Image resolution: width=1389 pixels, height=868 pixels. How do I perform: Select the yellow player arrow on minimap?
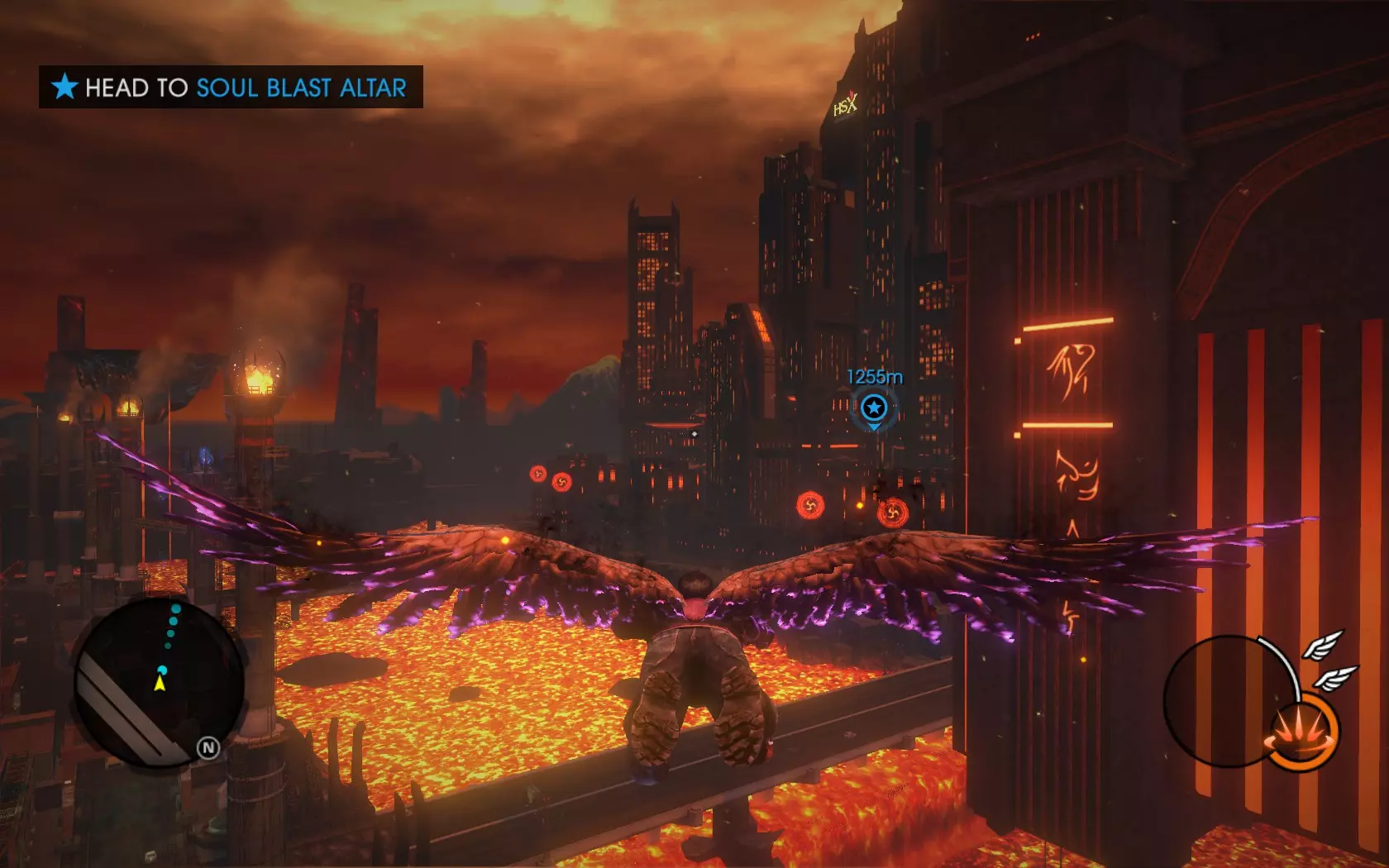160,684
